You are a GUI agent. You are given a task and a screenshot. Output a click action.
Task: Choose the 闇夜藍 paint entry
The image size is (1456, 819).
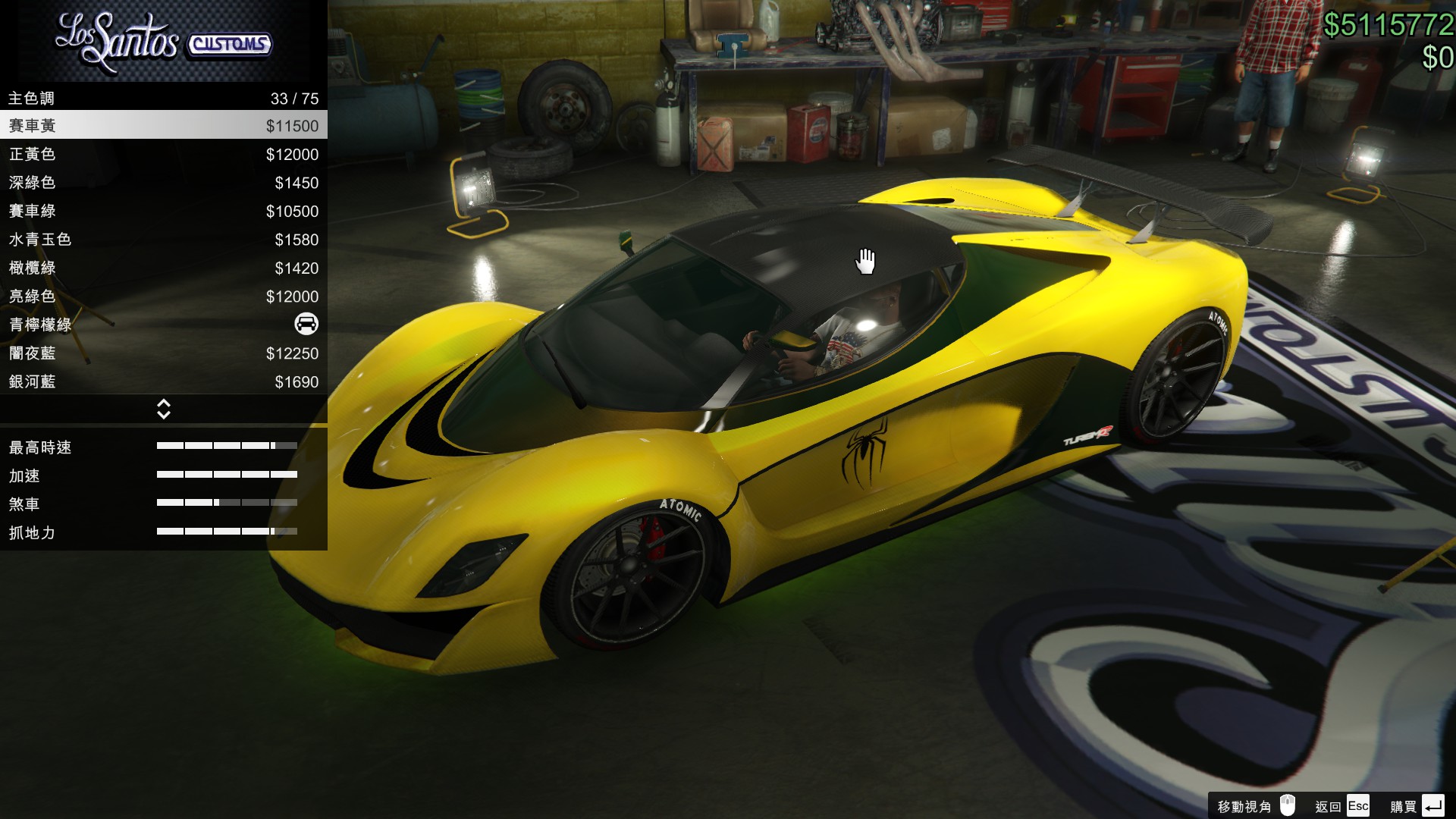tap(163, 353)
